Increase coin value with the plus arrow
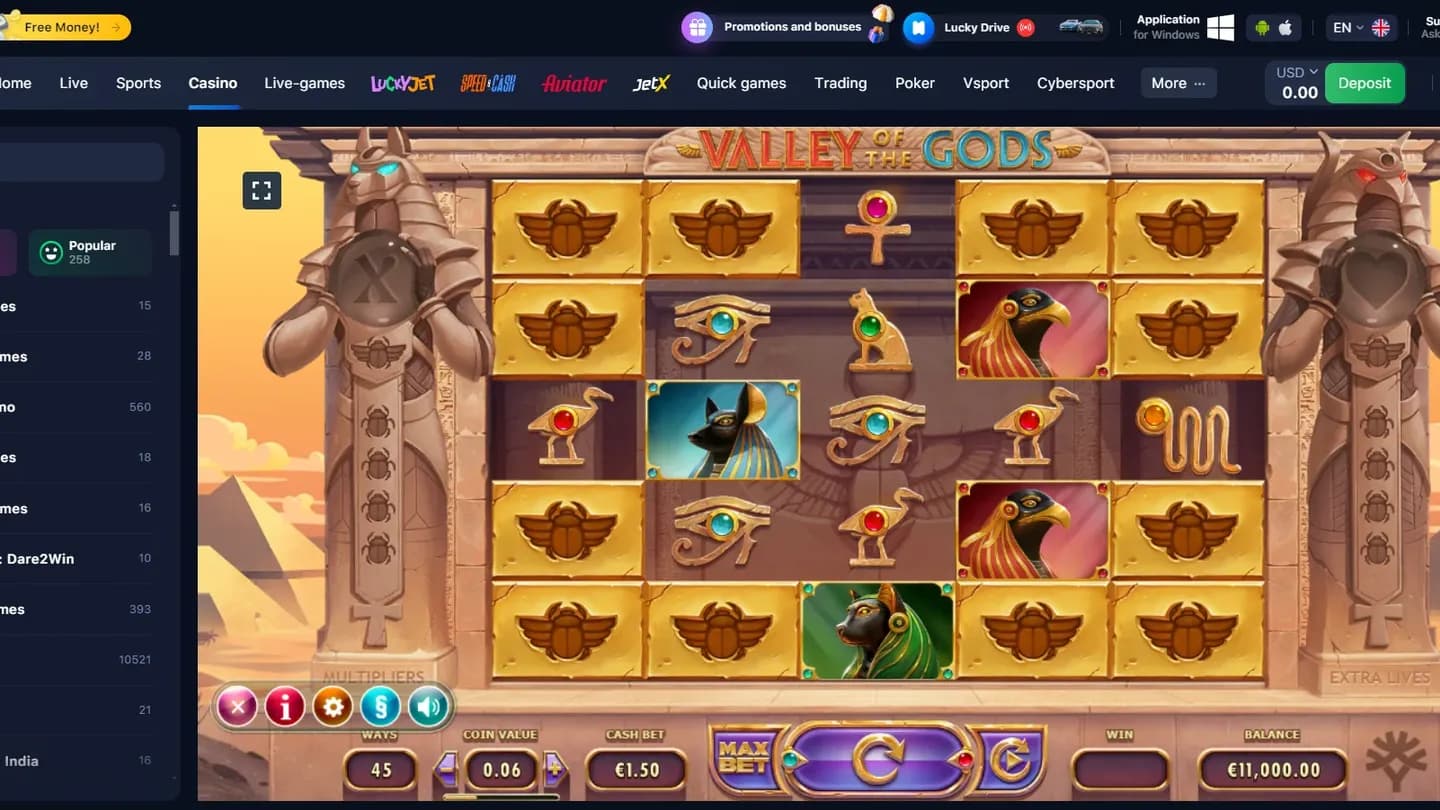1440x810 pixels. [x=557, y=770]
